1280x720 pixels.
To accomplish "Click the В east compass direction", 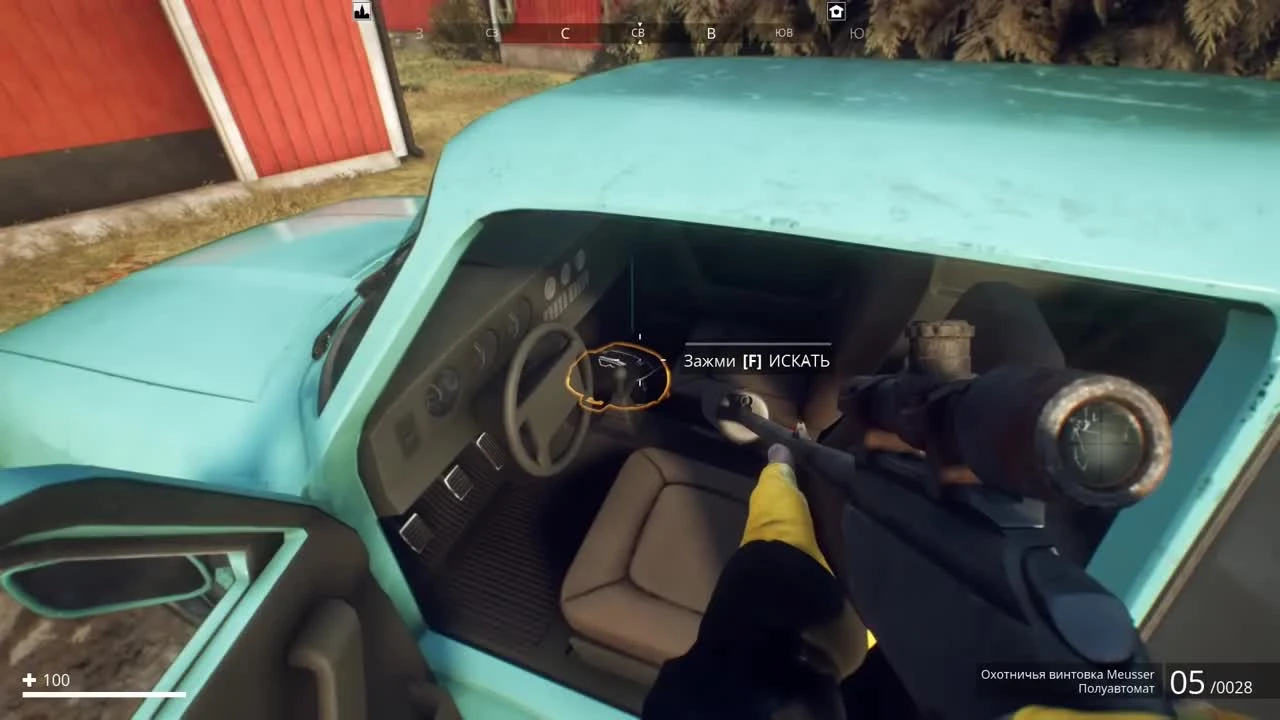I will pos(711,33).
